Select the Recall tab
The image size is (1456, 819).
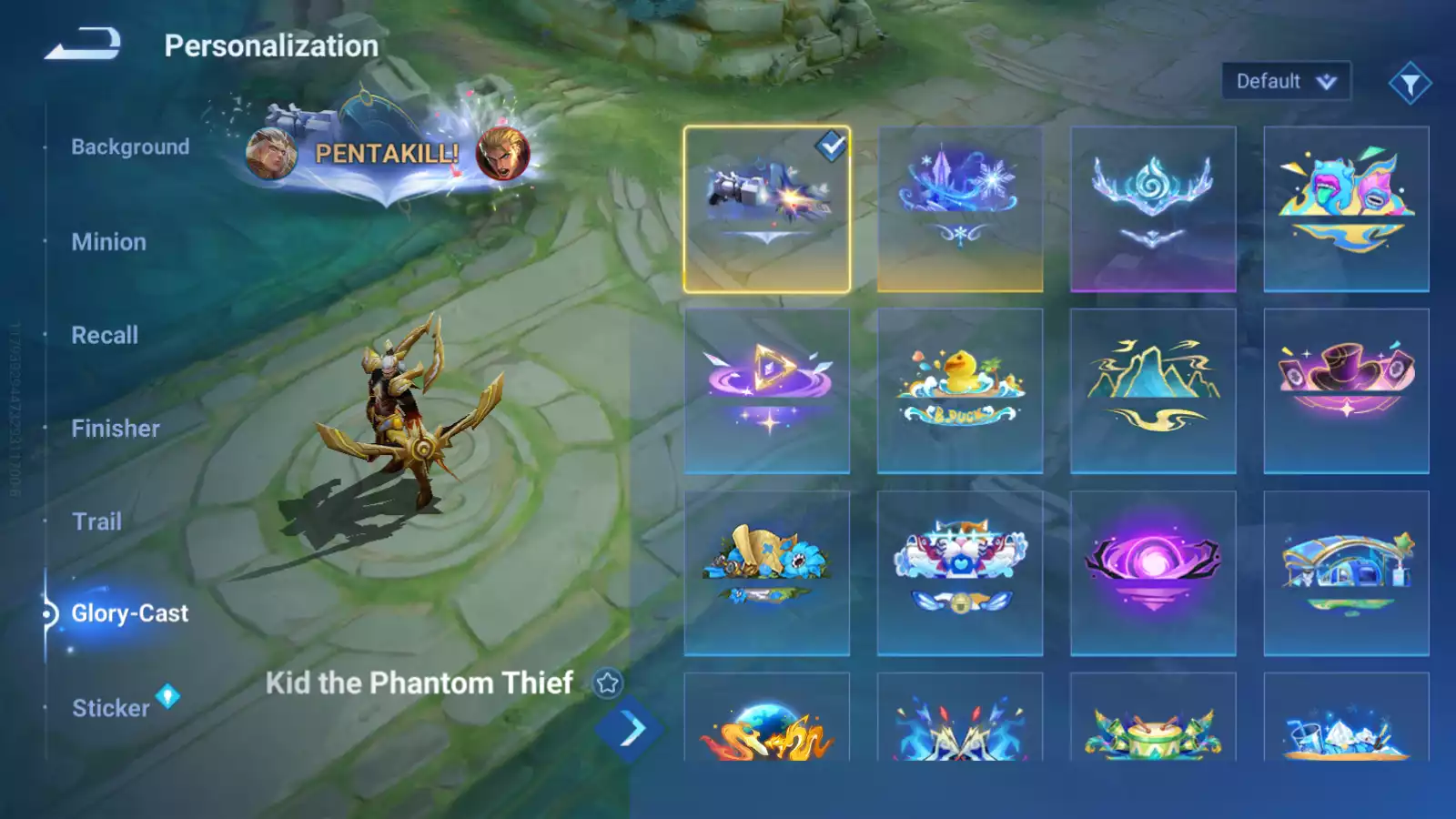click(x=105, y=335)
